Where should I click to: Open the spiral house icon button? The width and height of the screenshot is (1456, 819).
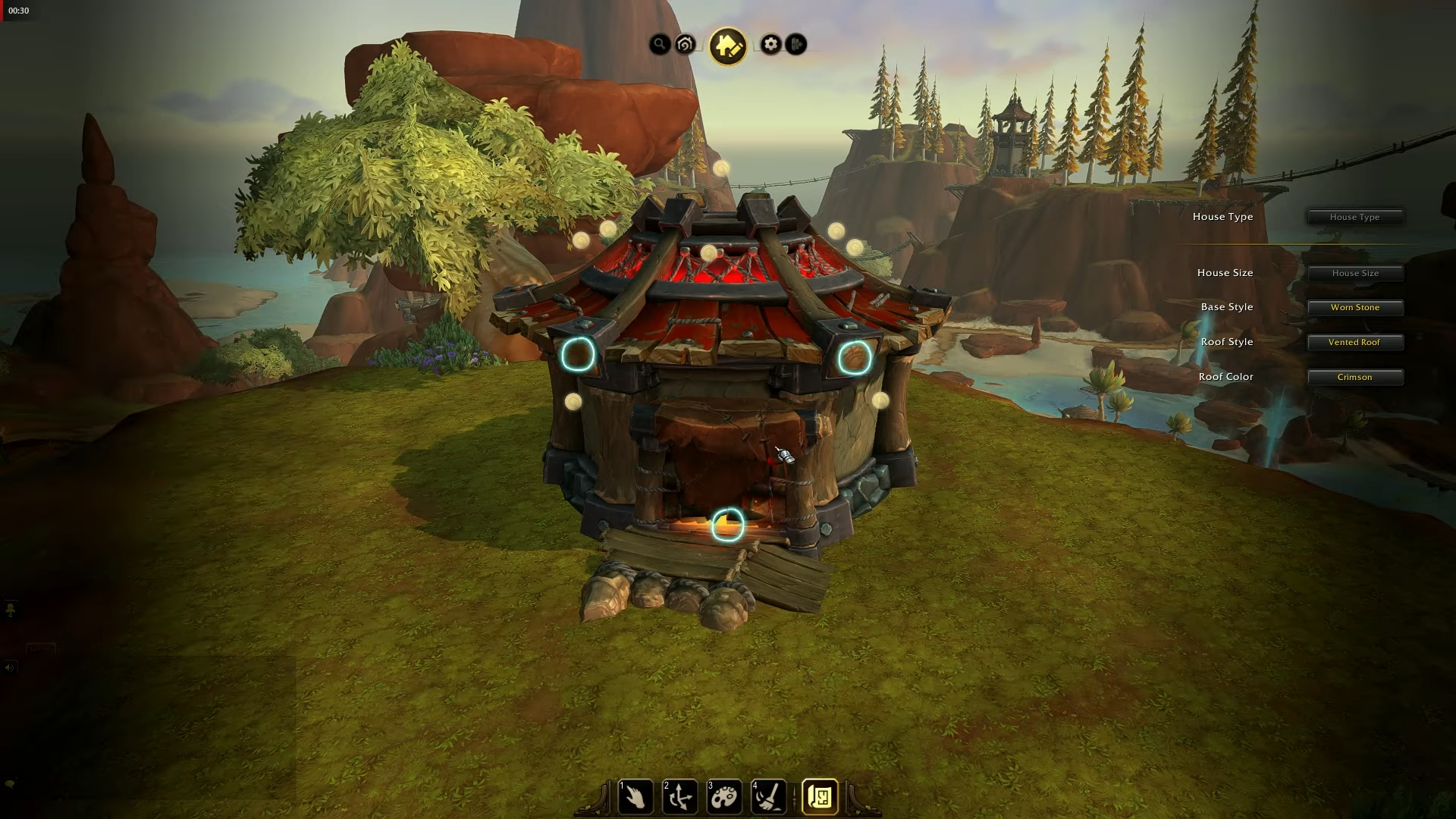point(685,45)
